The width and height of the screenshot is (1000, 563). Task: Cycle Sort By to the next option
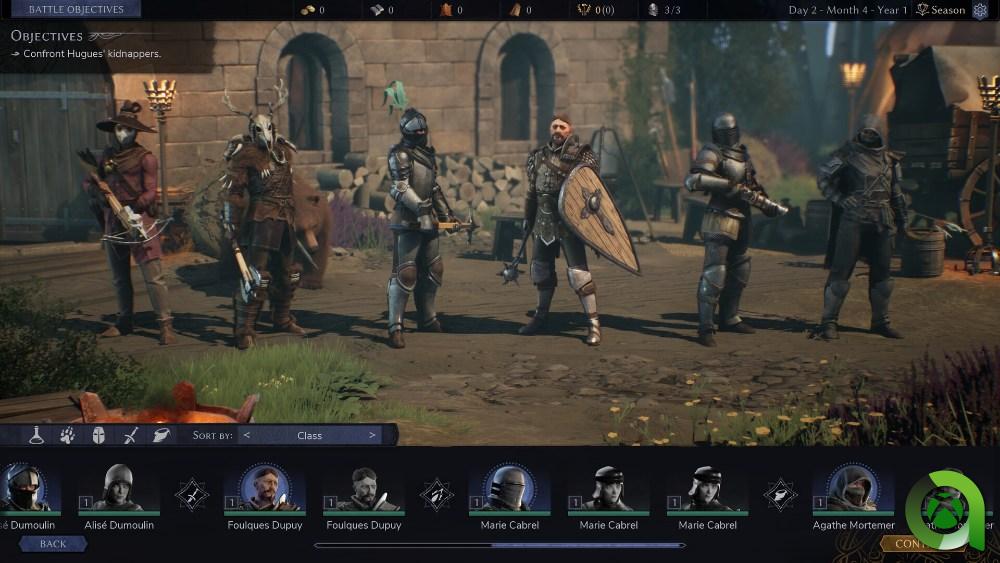(372, 435)
